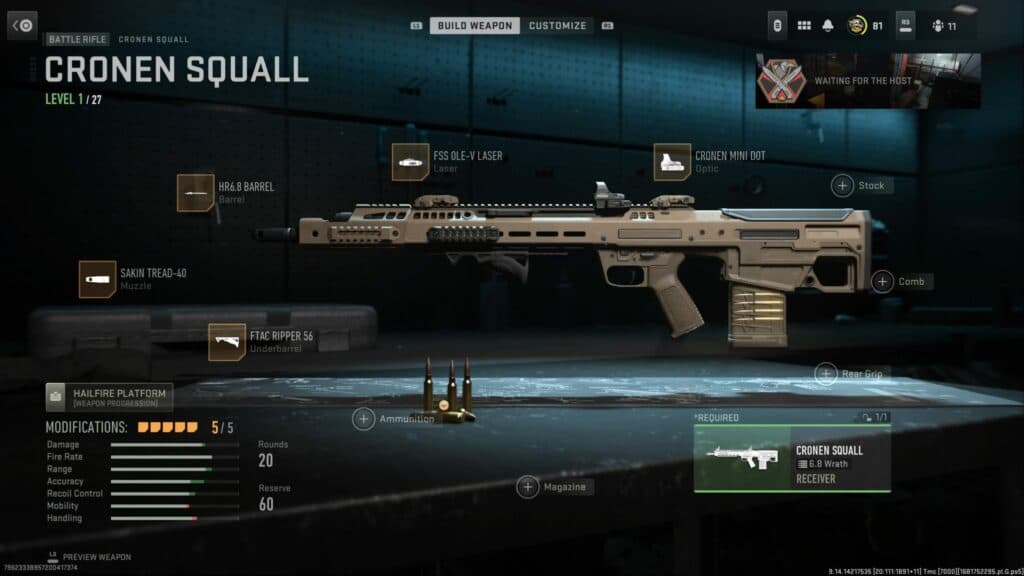Add a Rear Grip attachment

[x=826, y=374]
